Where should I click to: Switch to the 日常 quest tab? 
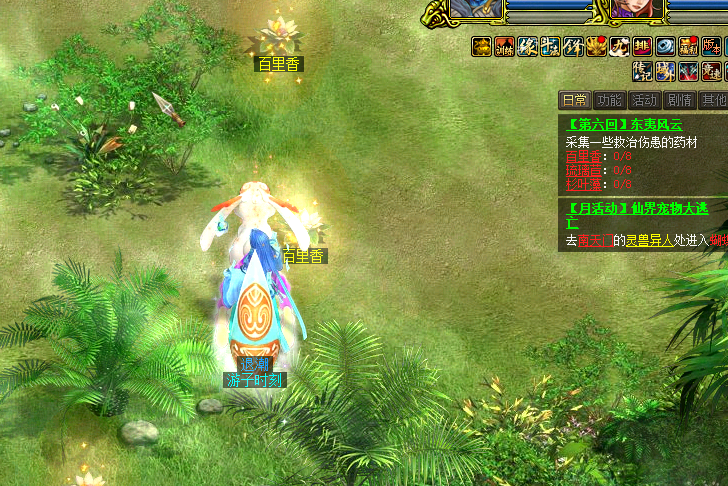pyautogui.click(x=574, y=100)
